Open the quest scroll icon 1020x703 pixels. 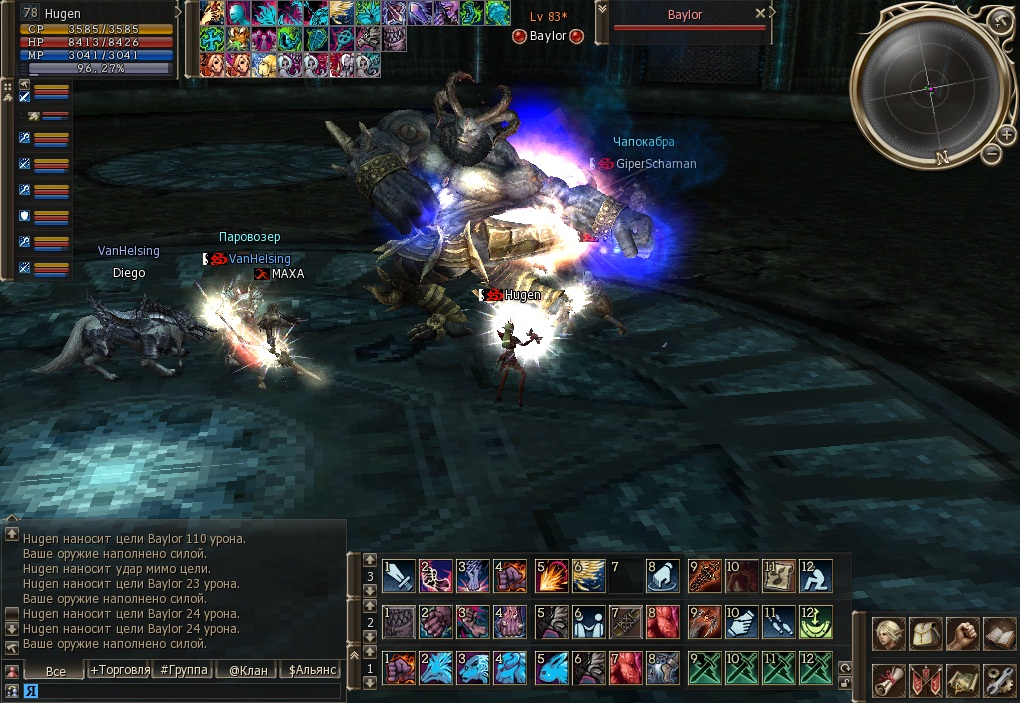pyautogui.click(x=887, y=679)
